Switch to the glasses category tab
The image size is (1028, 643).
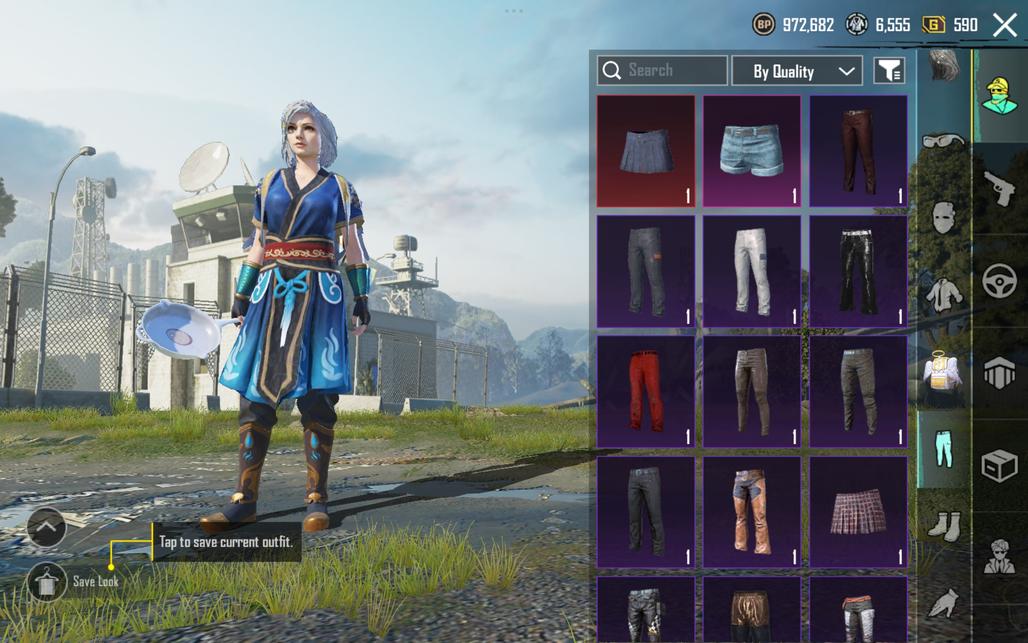pos(943,142)
